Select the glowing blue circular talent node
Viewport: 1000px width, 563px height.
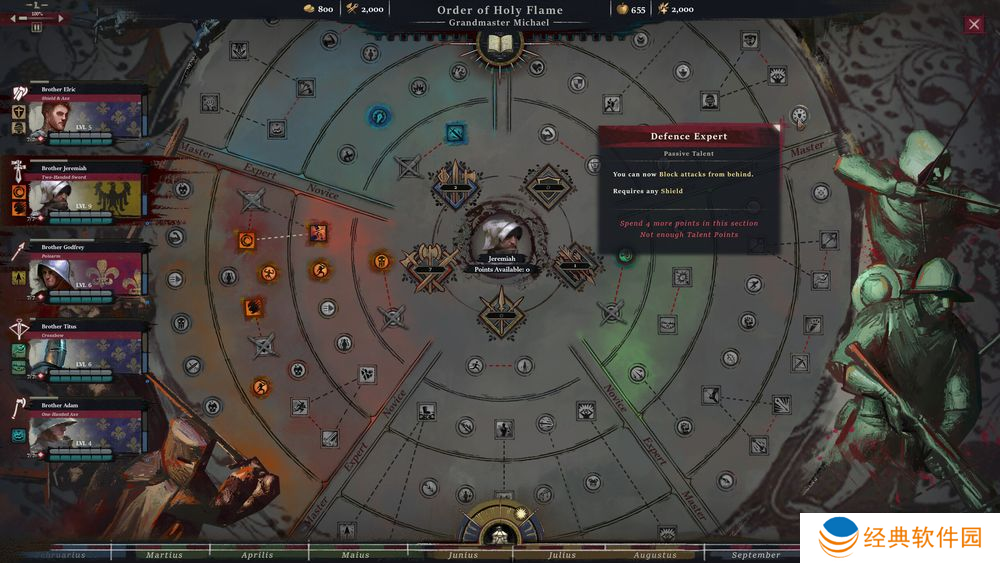[x=381, y=117]
